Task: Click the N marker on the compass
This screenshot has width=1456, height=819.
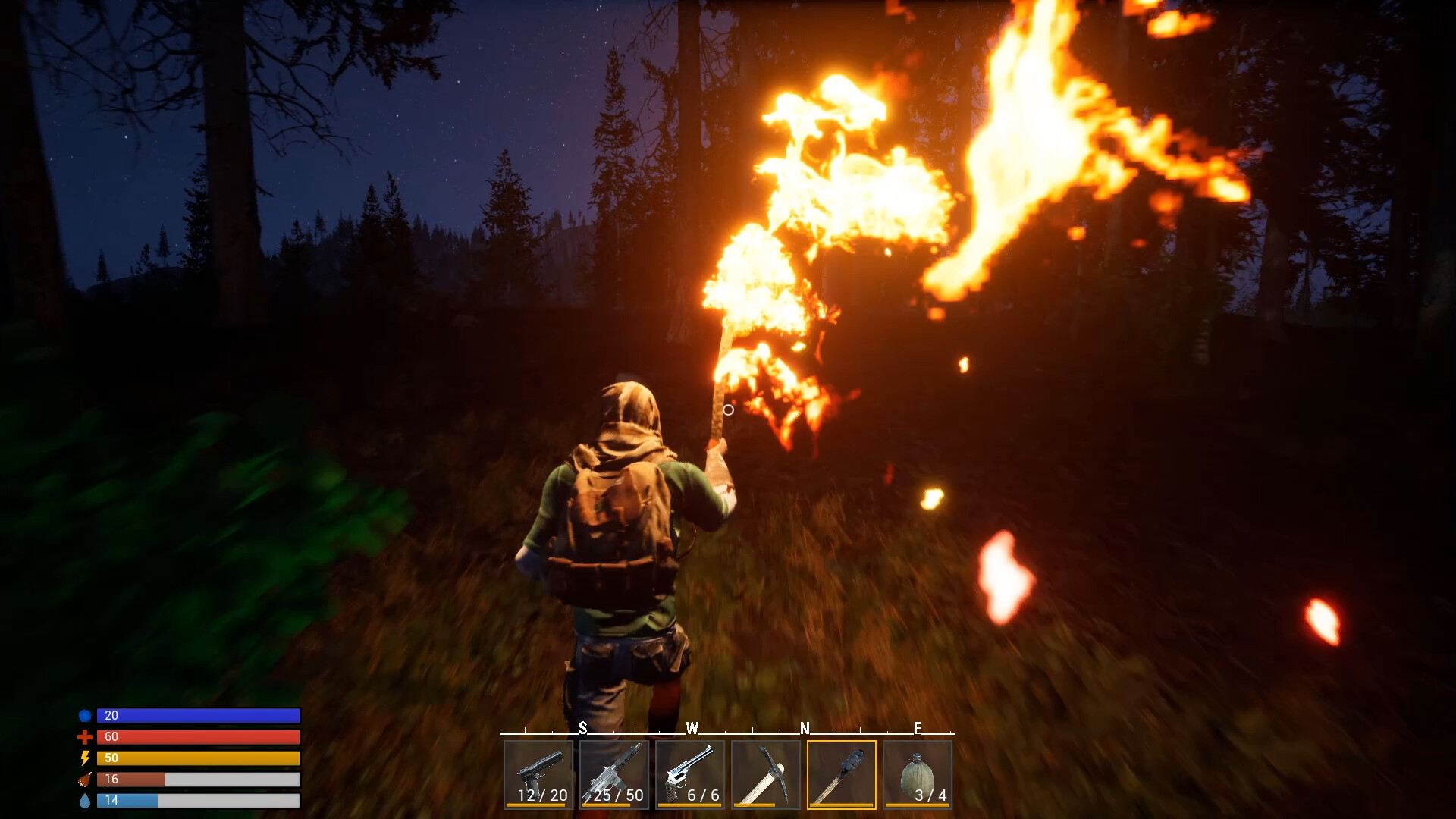Action: point(804,727)
